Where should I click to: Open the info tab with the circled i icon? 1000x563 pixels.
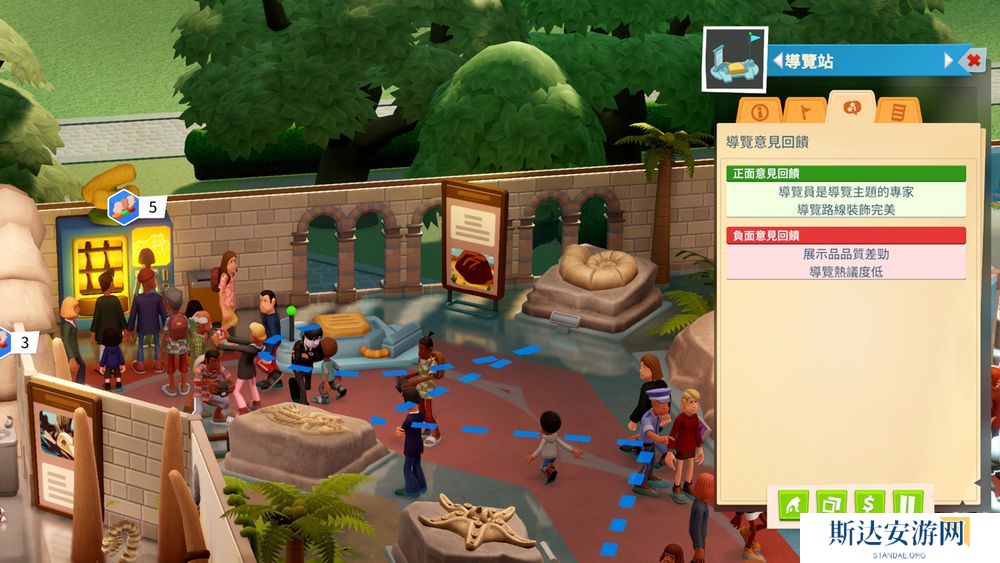(x=759, y=110)
